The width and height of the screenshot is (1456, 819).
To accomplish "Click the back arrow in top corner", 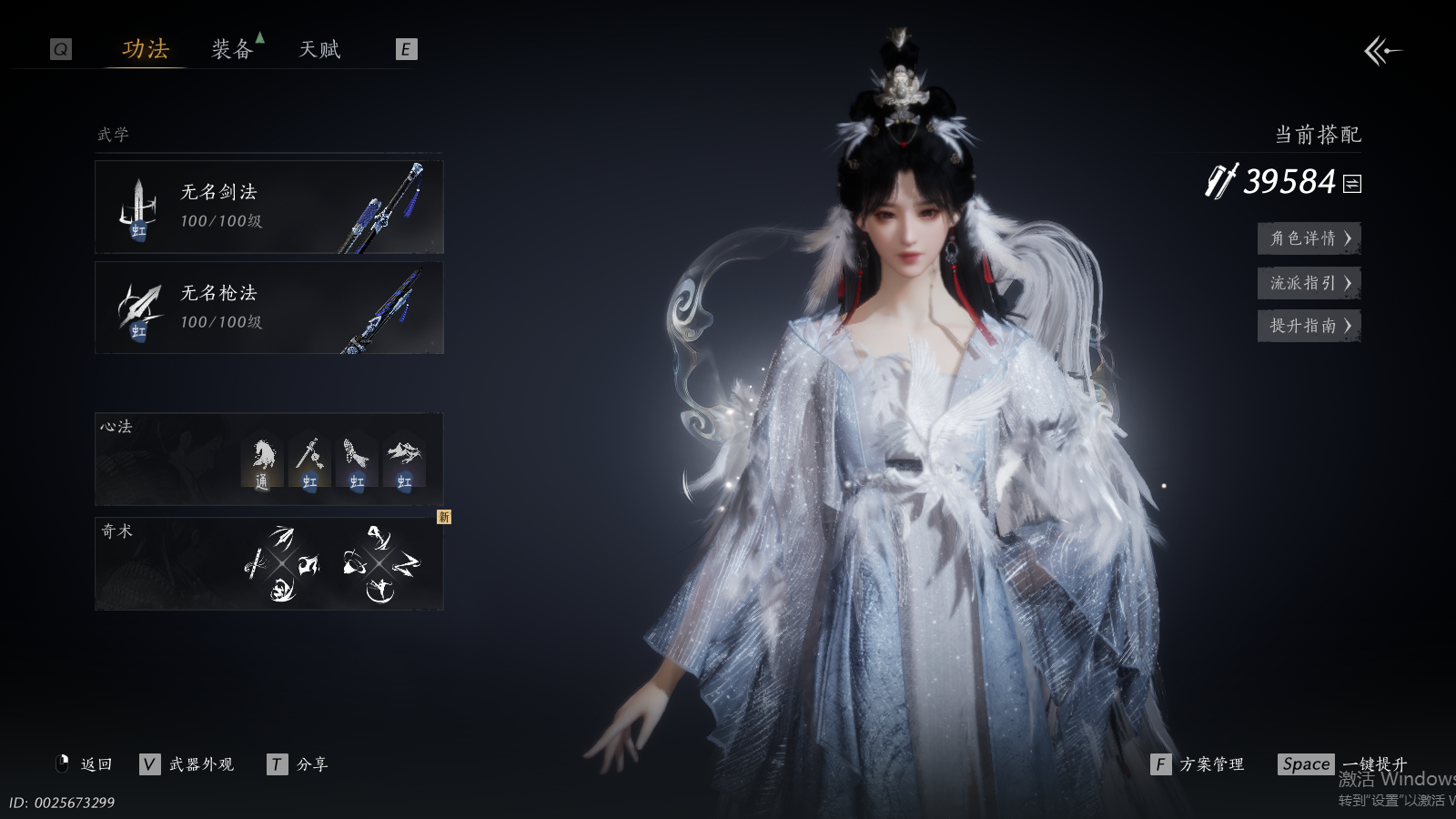I will 1382,51.
